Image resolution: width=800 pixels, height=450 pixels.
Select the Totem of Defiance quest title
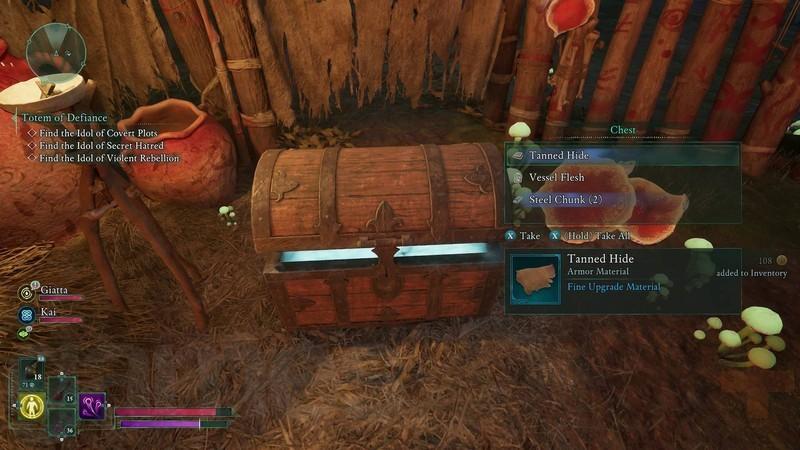(64, 117)
